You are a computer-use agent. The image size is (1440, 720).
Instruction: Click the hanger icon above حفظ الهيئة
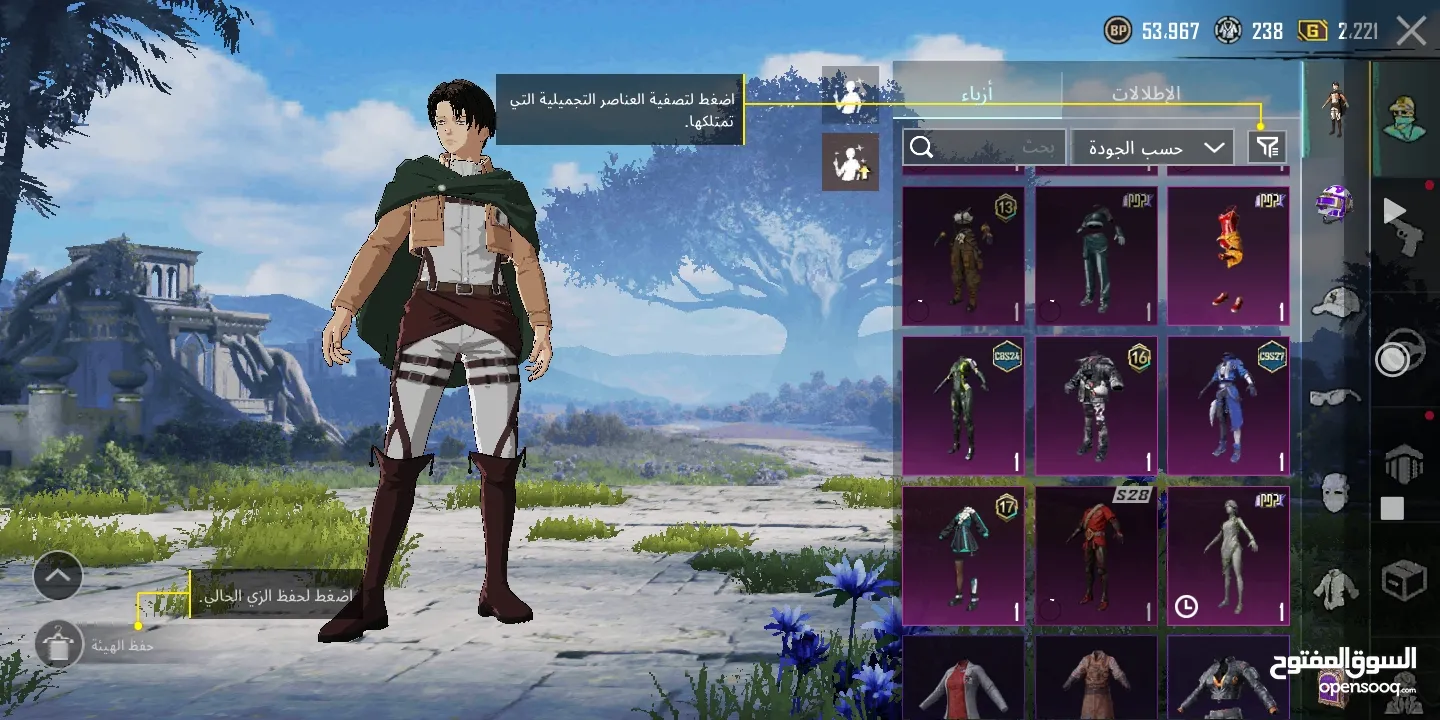click(58, 645)
